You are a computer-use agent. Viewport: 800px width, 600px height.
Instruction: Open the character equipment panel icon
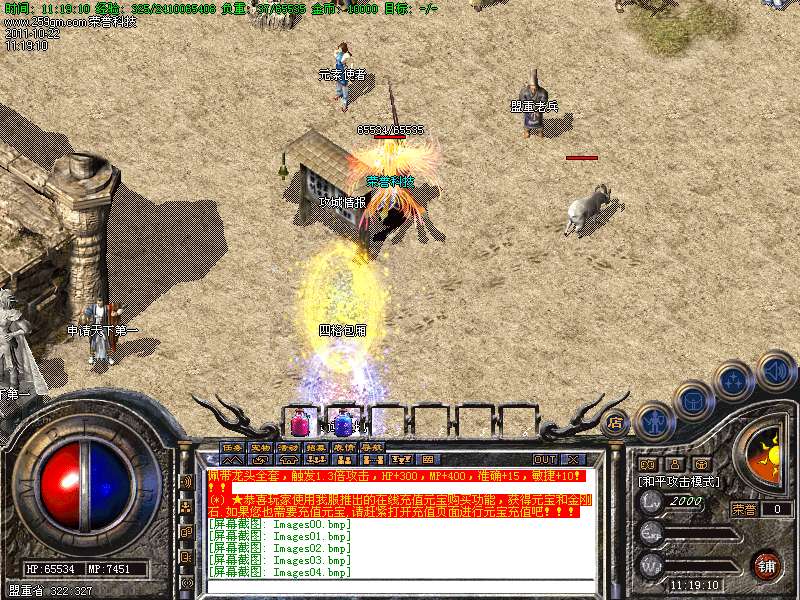point(655,421)
